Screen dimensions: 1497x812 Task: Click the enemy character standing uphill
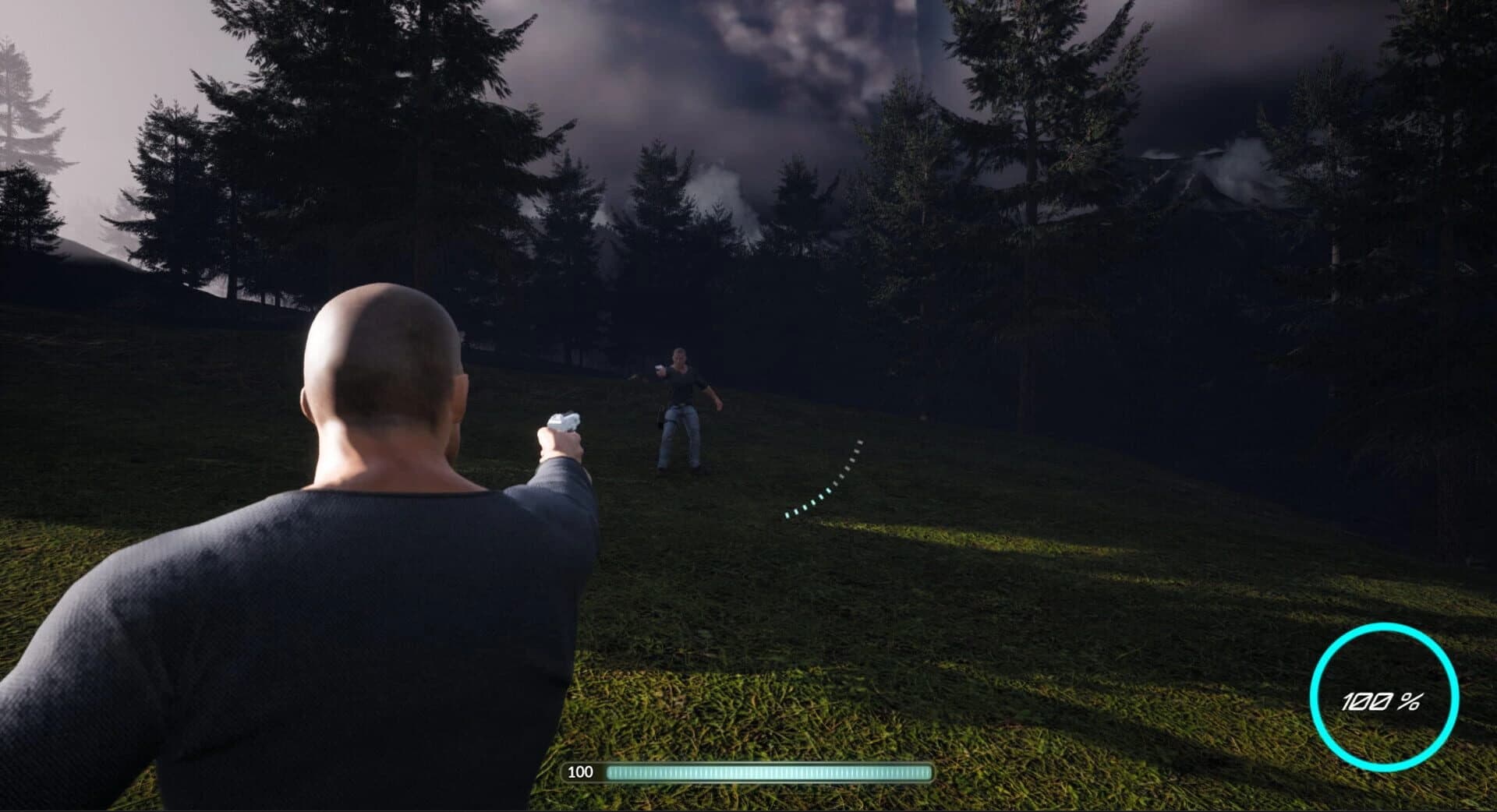click(682, 405)
